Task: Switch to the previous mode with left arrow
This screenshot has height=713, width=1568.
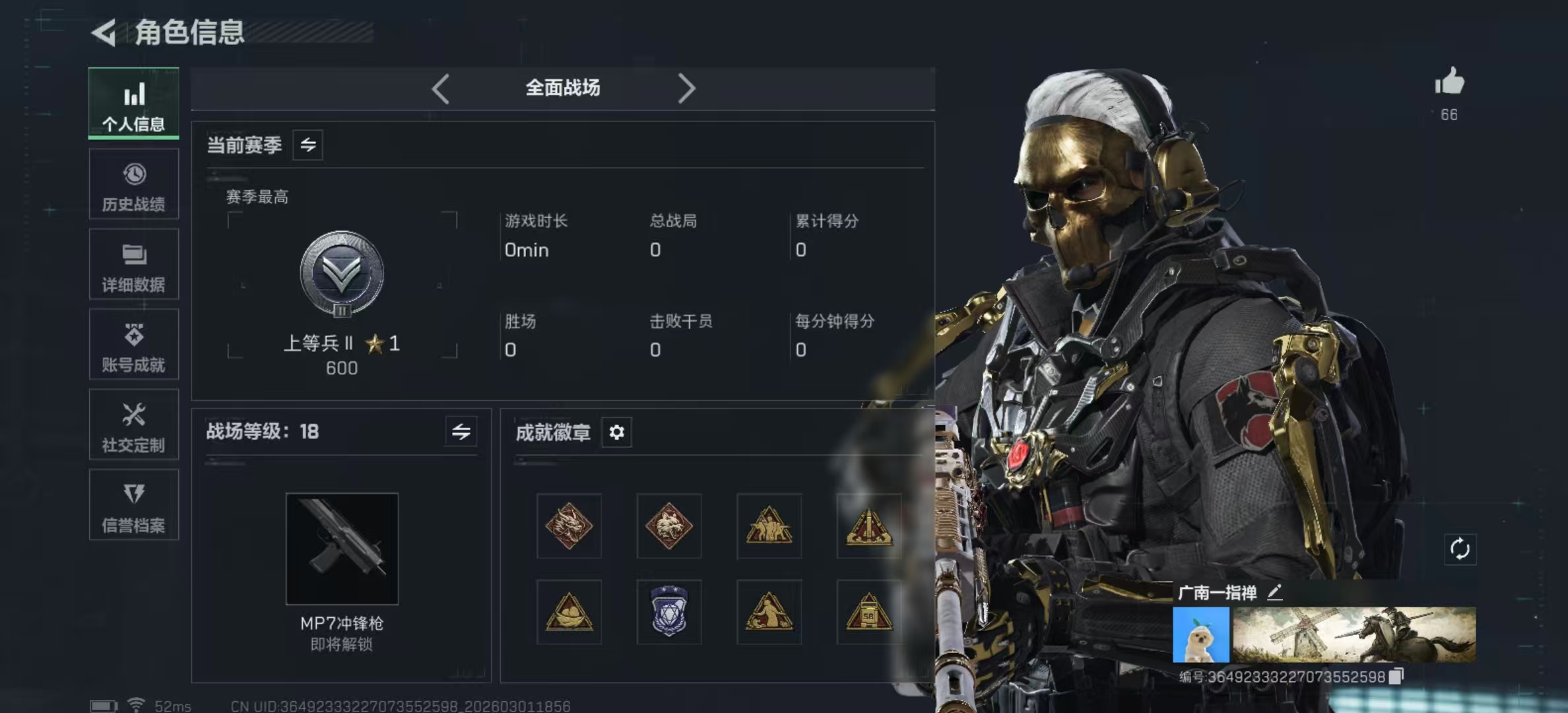Action: (x=440, y=88)
